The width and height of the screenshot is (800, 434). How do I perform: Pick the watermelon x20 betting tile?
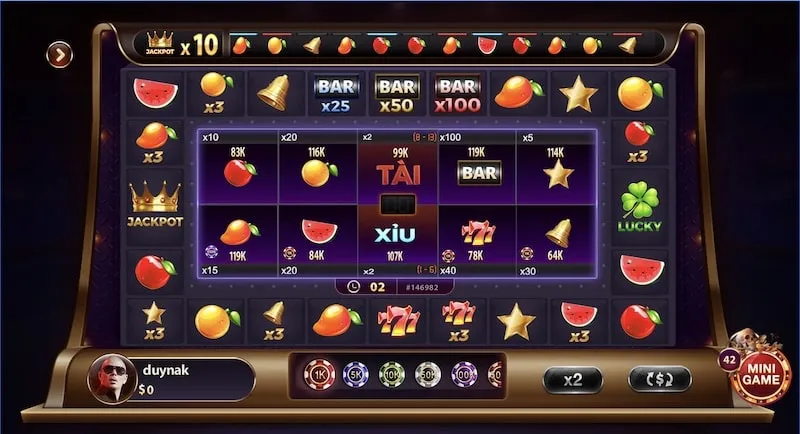tap(317, 238)
